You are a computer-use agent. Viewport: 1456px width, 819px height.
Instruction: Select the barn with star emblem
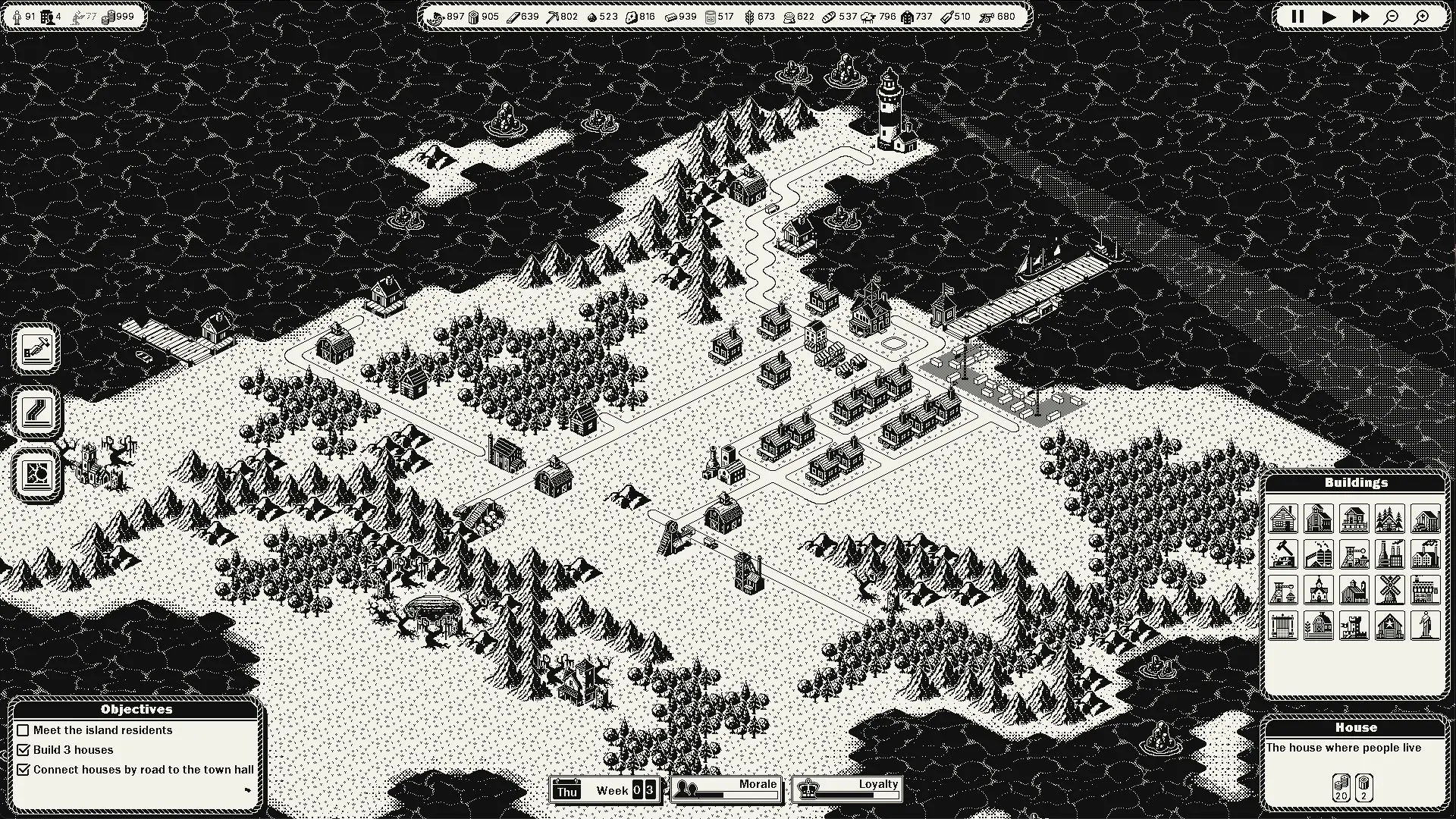pos(1390,626)
